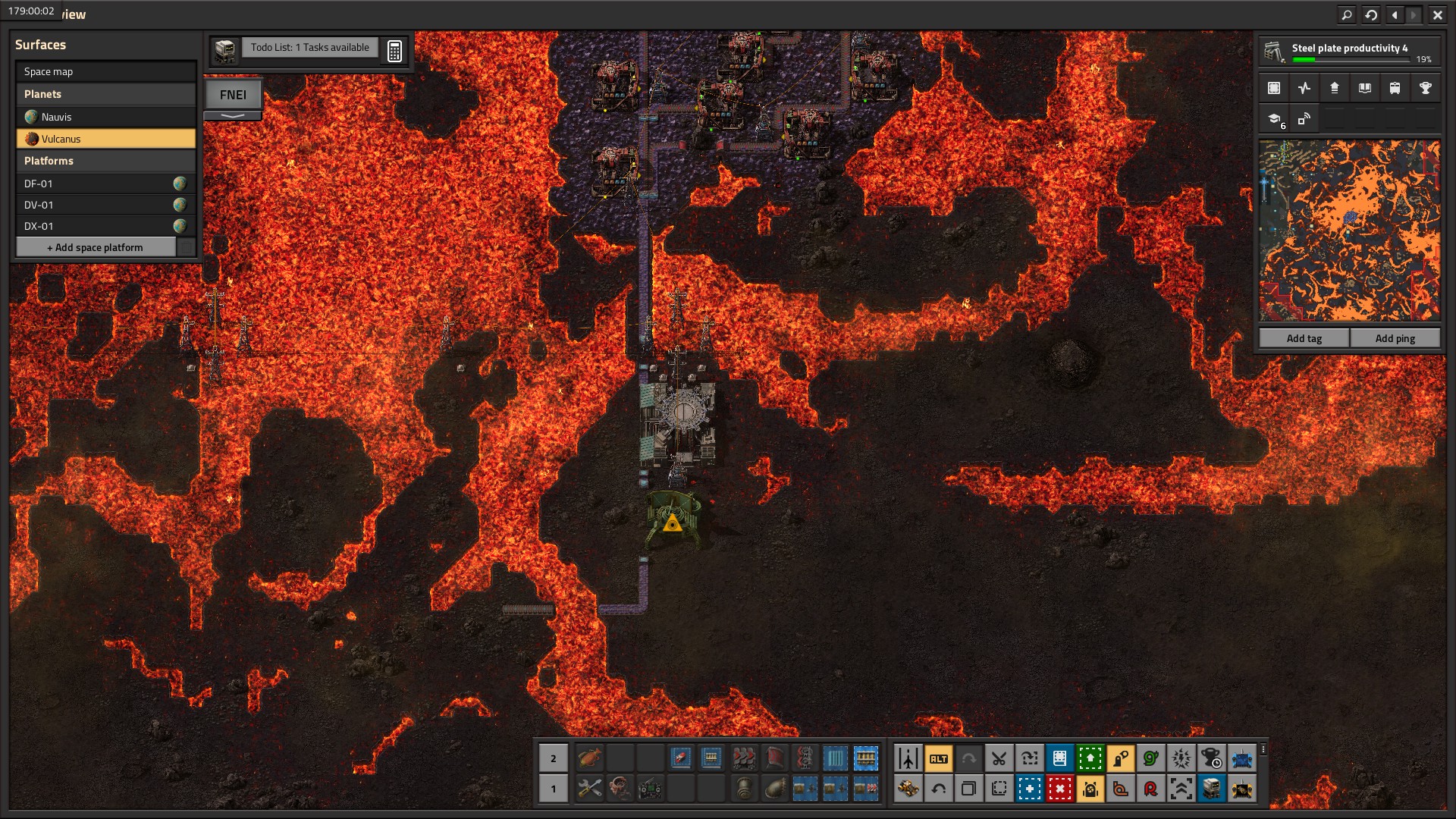
Task: Open the Todo List tasks panel
Action: 309,48
